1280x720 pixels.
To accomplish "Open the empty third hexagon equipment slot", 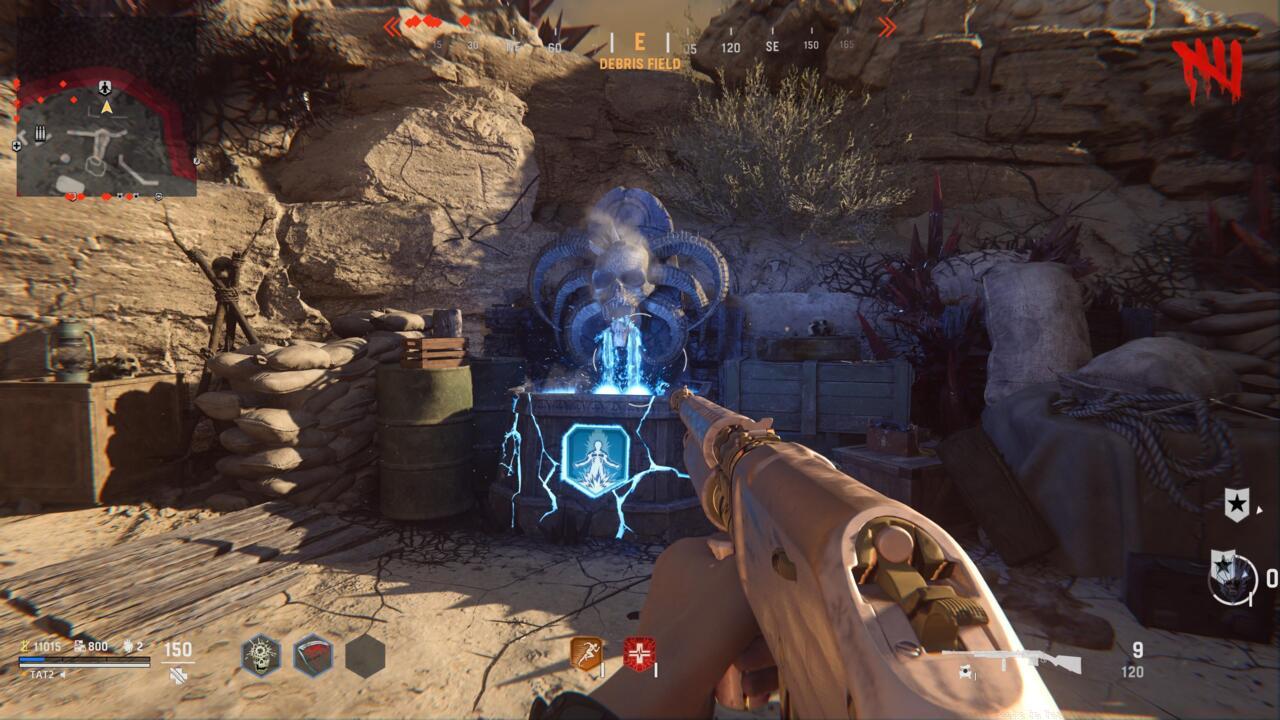I will coord(362,655).
